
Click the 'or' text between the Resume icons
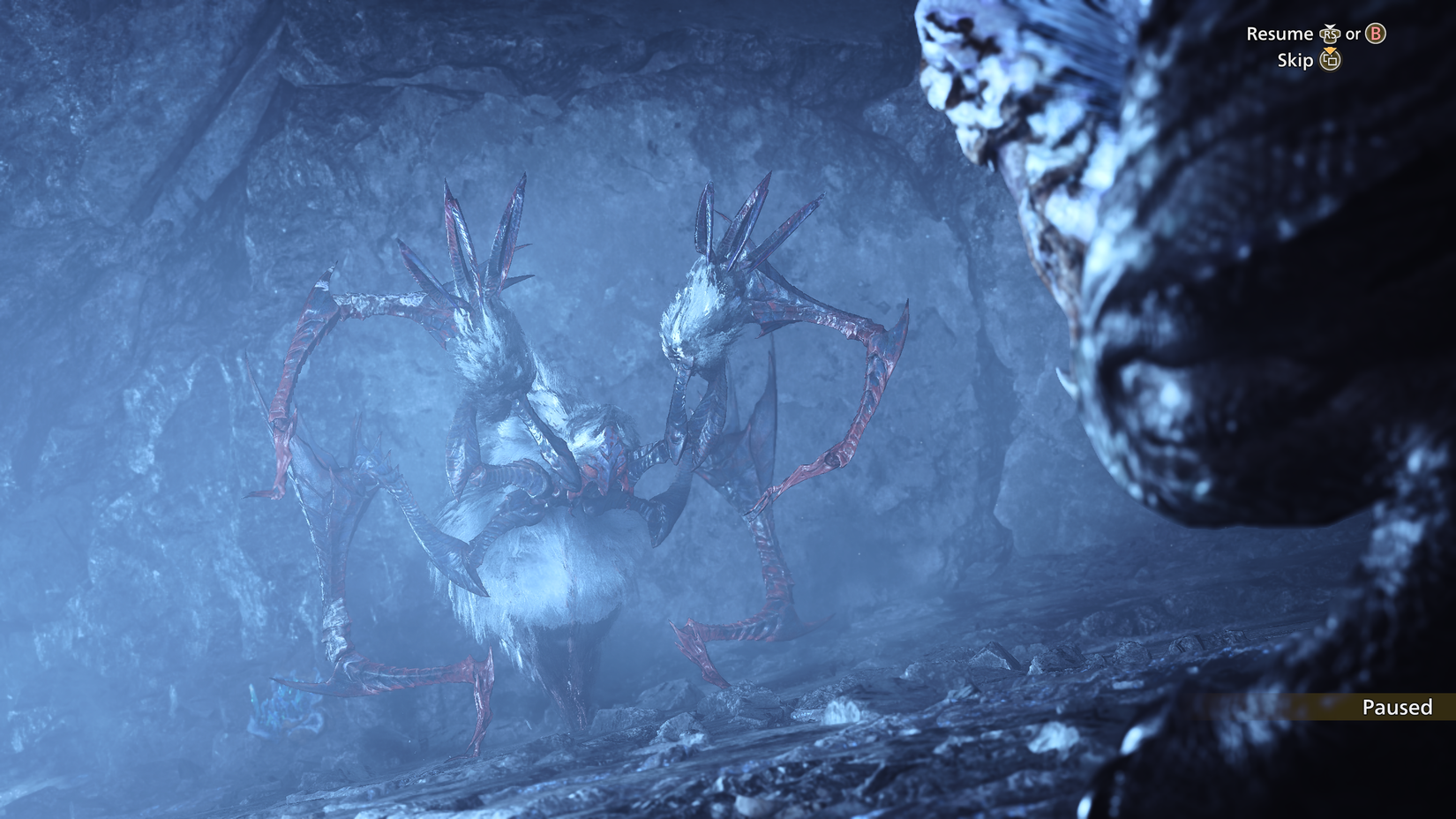[1354, 35]
